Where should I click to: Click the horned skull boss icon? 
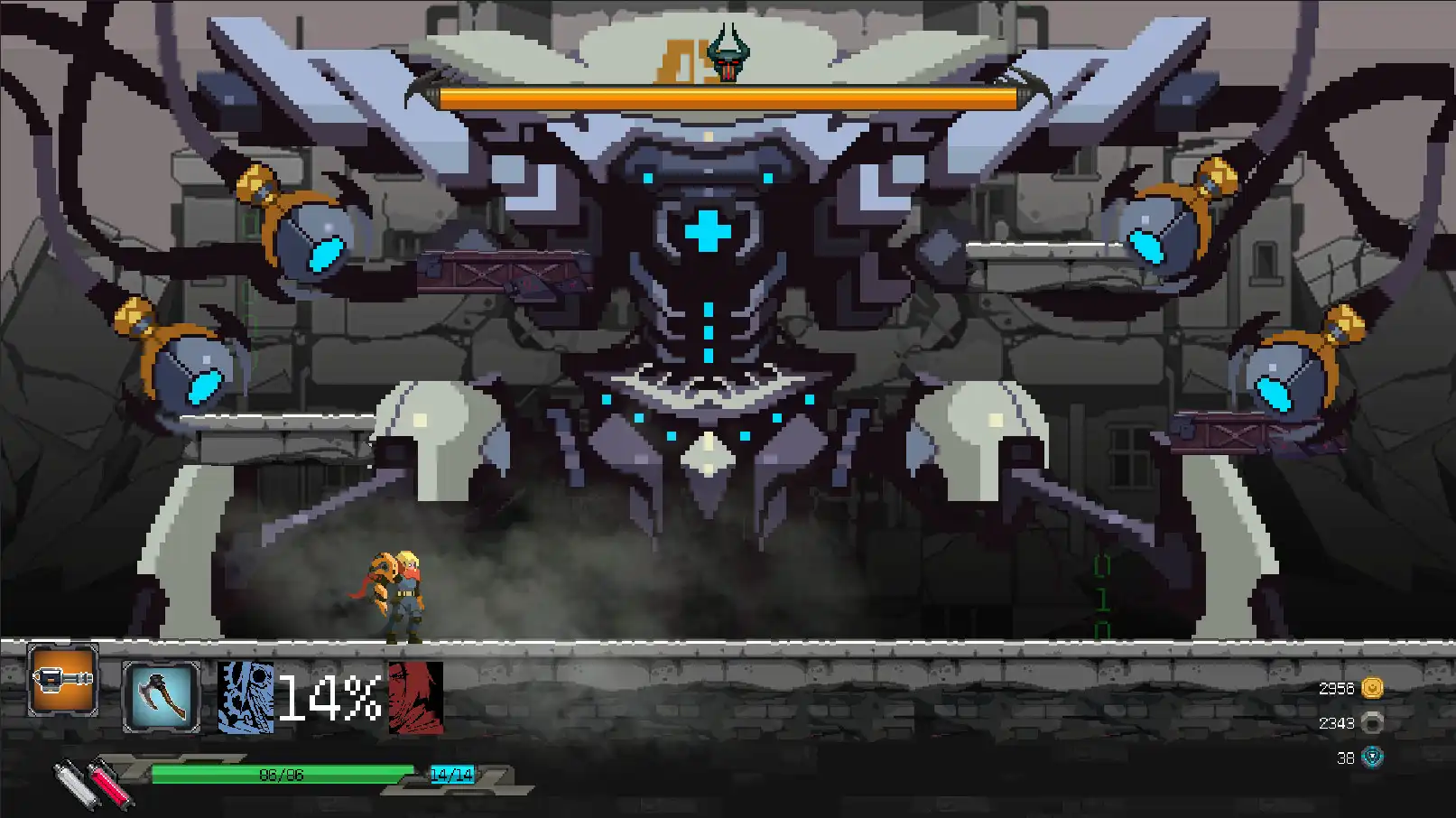tap(728, 52)
